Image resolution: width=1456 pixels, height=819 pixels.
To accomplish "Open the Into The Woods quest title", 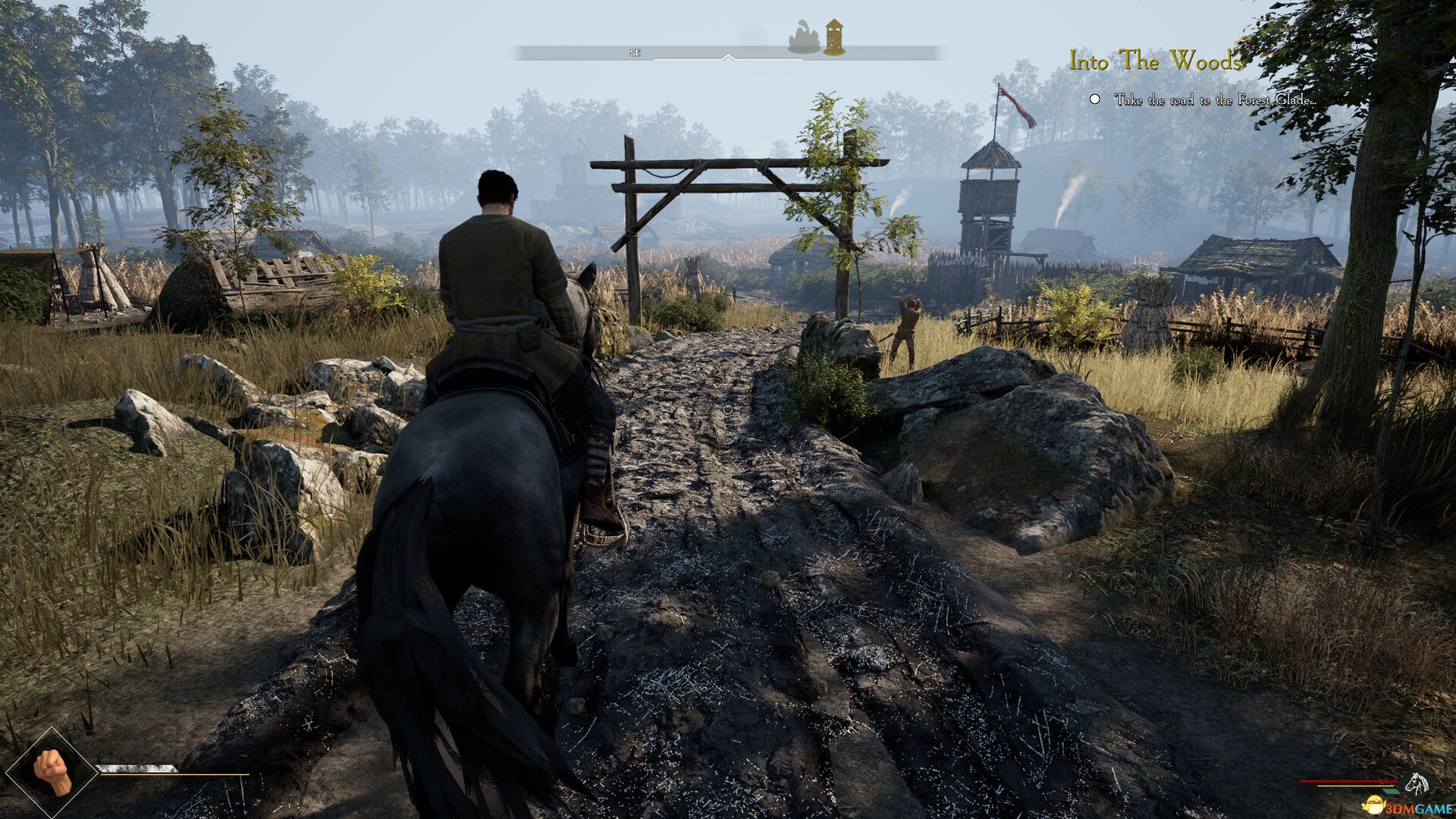I will (1155, 61).
